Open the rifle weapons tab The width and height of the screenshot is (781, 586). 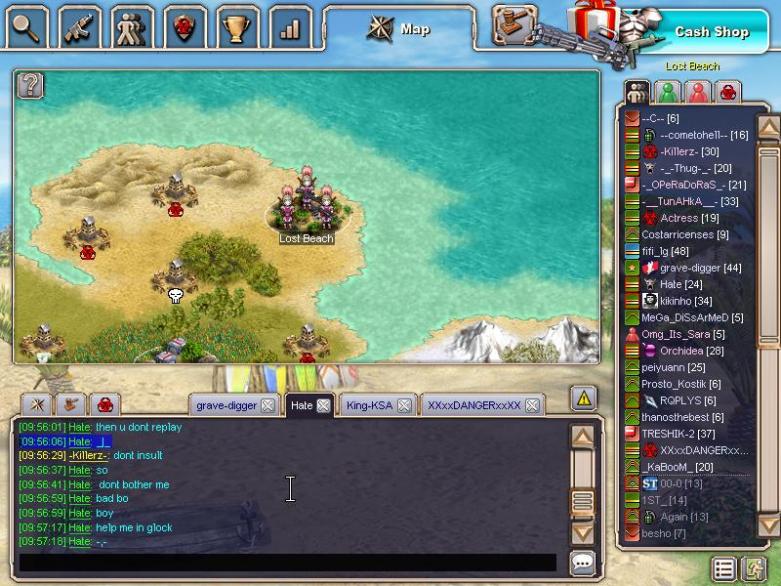(79, 28)
